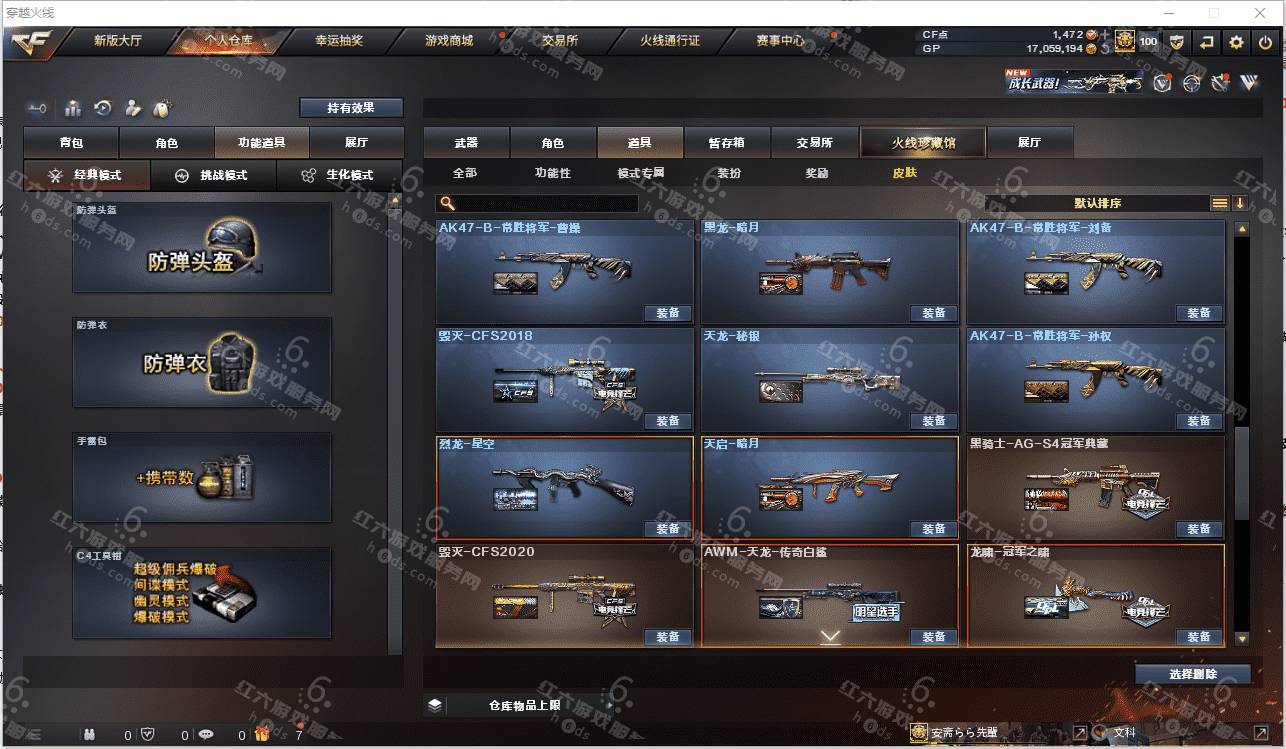Image resolution: width=1286 pixels, height=749 pixels.
Task: Open the 游戏商城 shop menu
Action: tap(449, 41)
